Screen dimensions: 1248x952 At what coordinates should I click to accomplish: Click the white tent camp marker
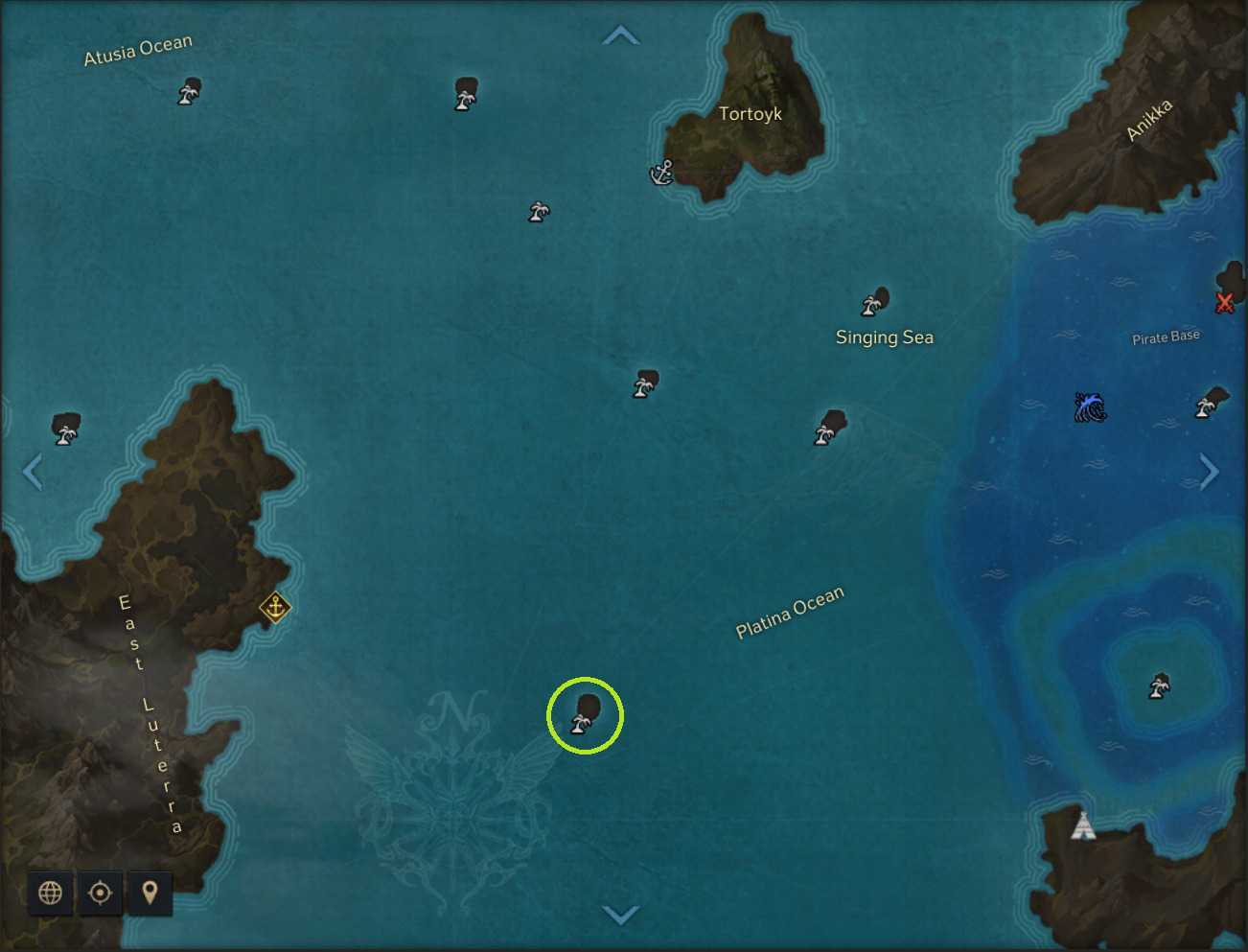1082,824
